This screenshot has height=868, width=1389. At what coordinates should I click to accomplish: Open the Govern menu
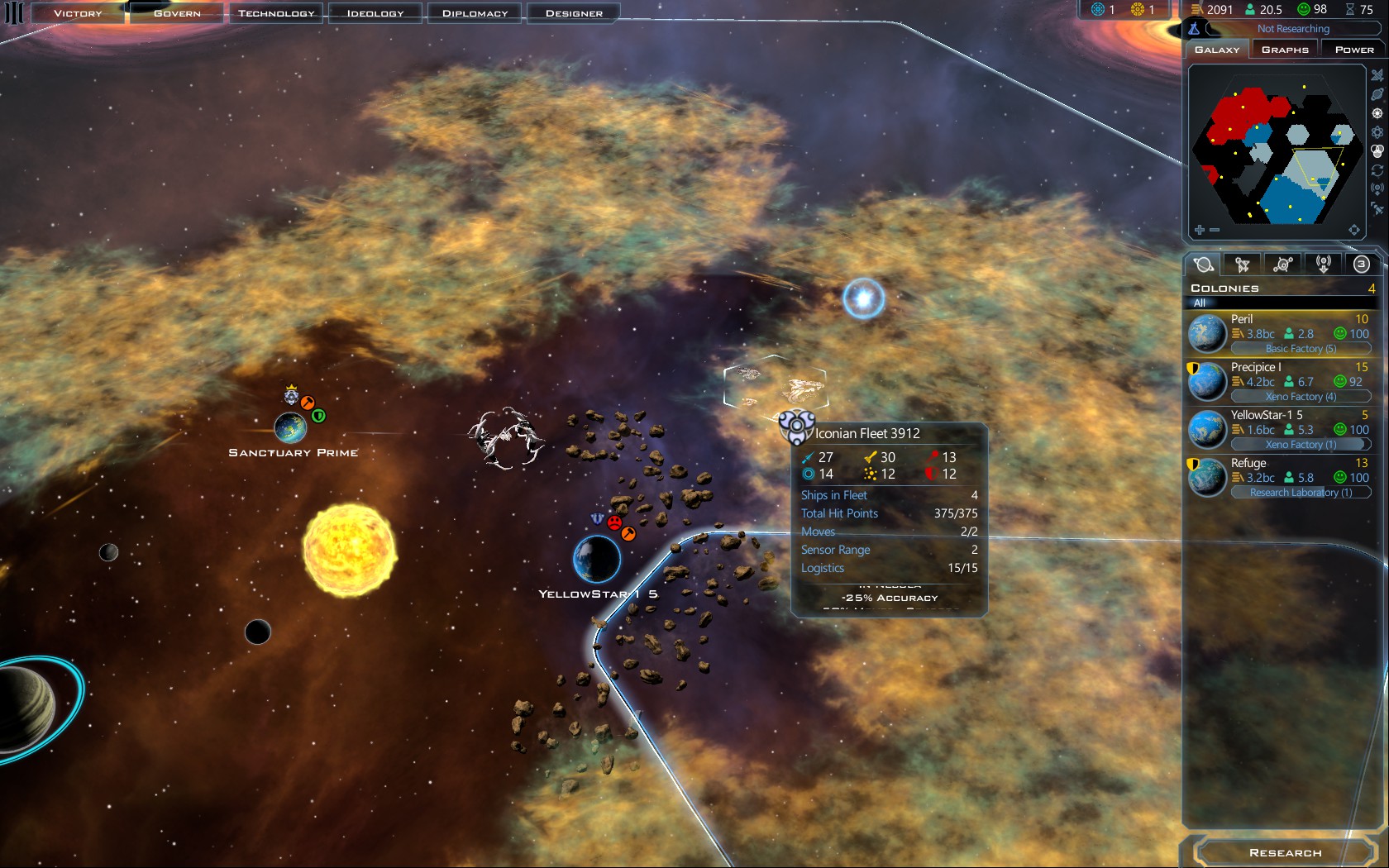(177, 13)
